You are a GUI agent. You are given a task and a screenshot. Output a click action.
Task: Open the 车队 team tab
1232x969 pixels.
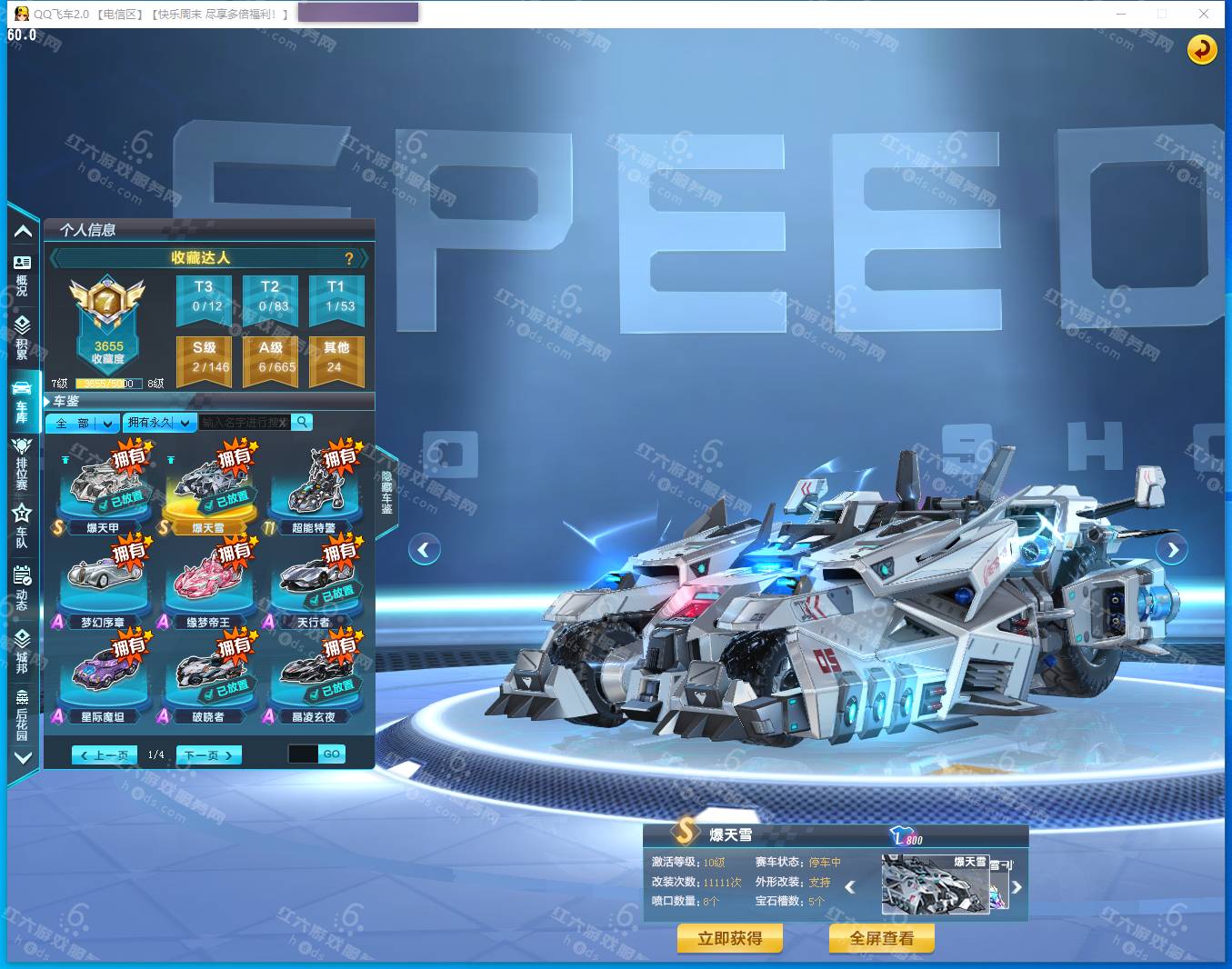click(22, 525)
